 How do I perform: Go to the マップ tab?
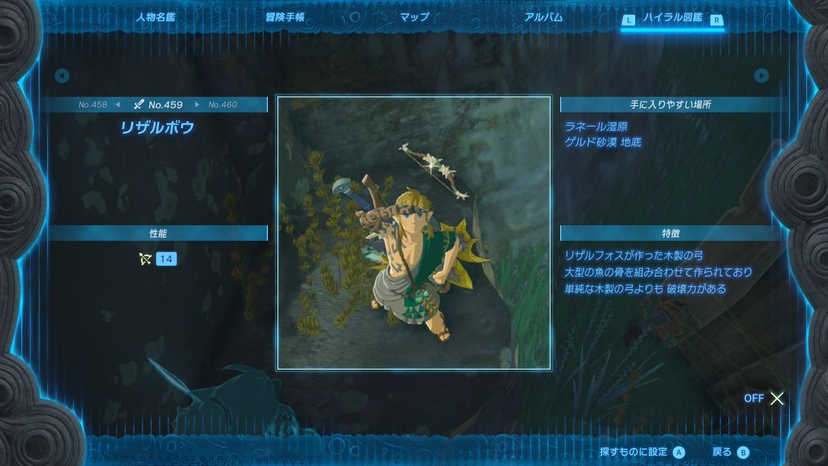click(x=414, y=17)
